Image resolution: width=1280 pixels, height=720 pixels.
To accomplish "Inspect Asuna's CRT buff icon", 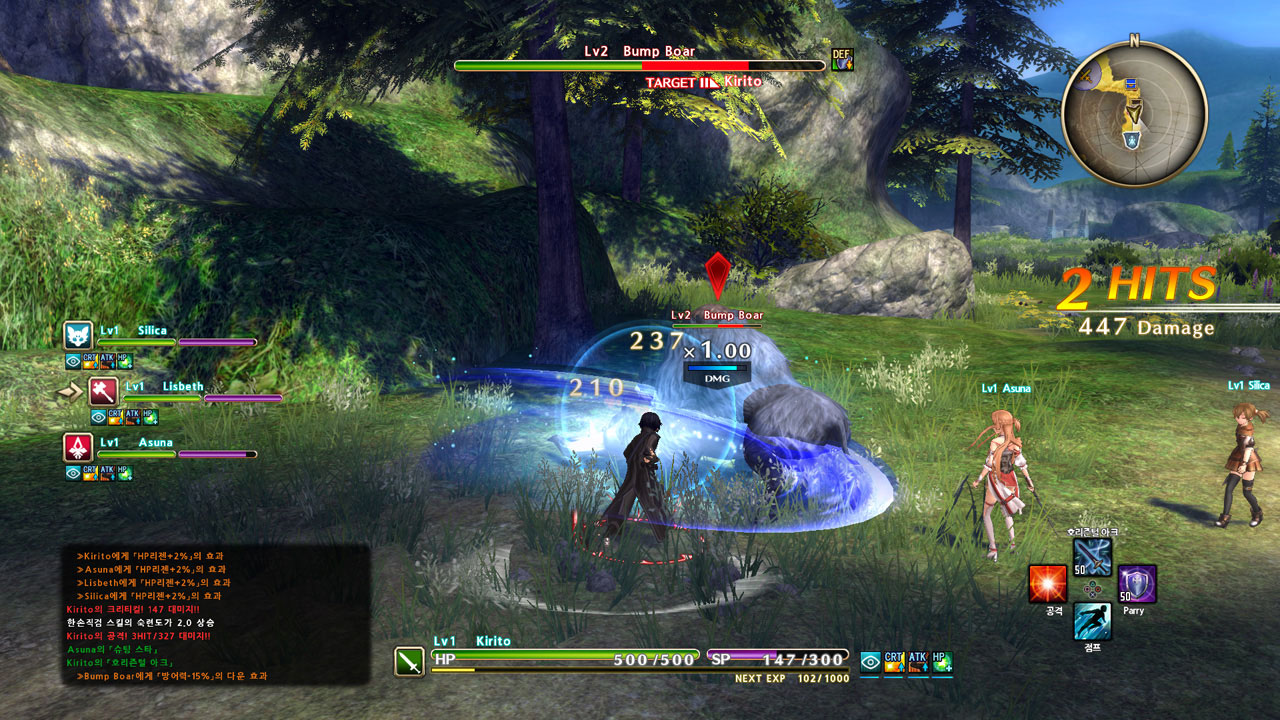I will (x=91, y=472).
